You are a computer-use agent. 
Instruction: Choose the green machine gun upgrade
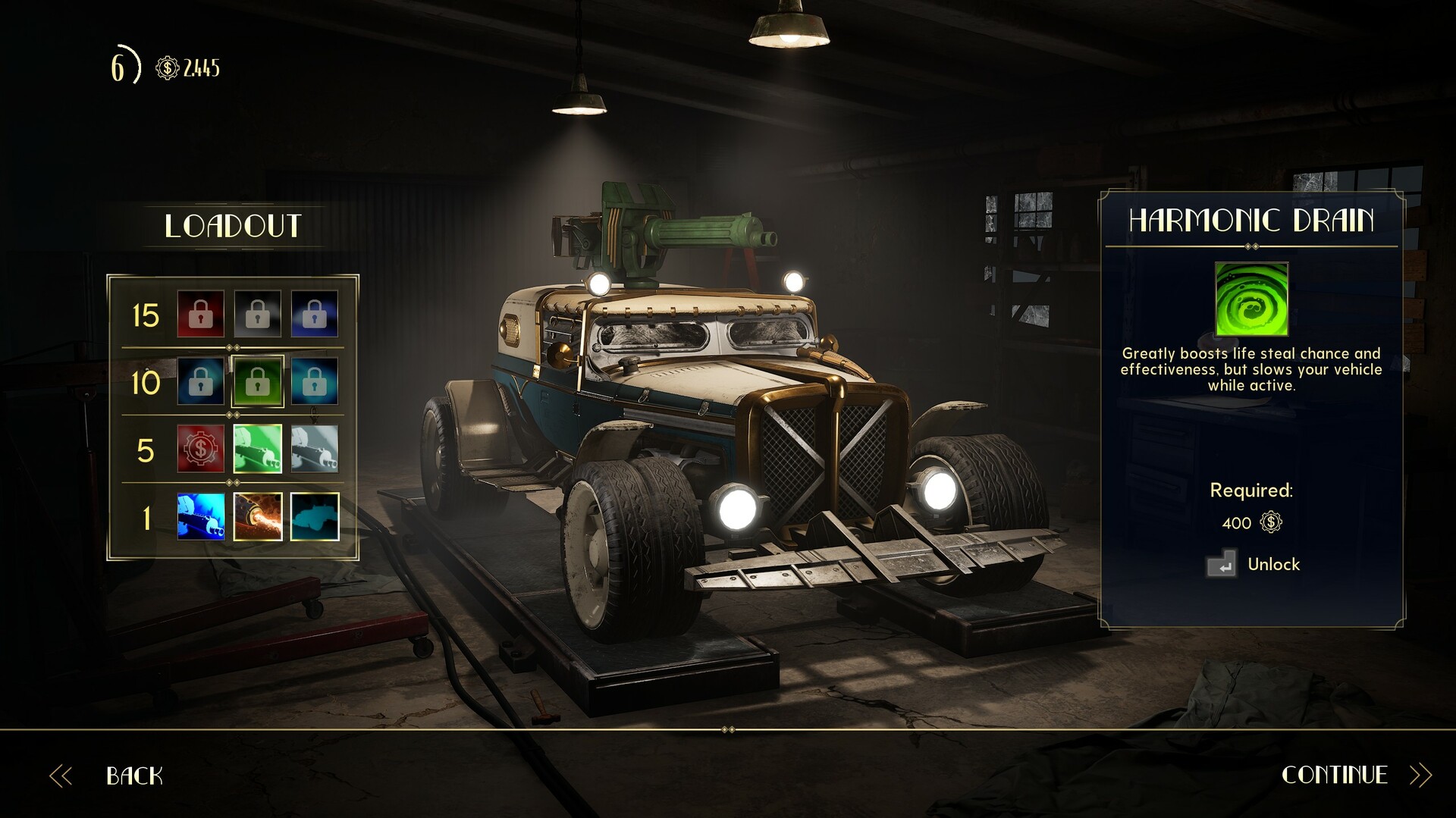coord(258,449)
